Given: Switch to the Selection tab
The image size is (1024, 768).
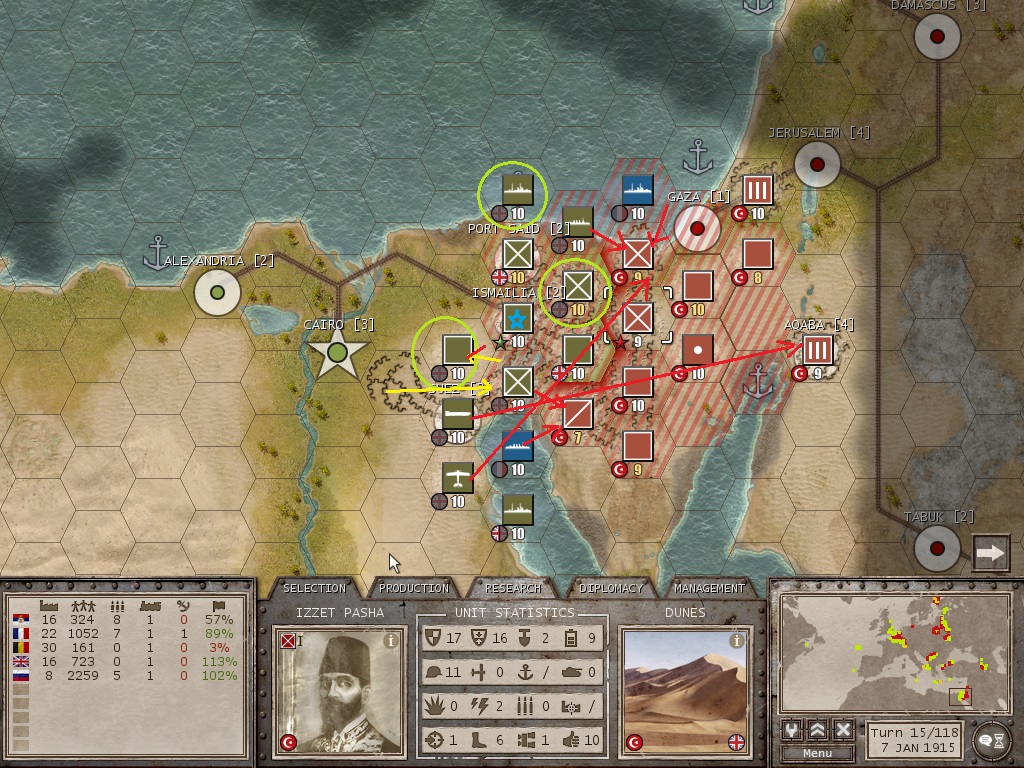Looking at the screenshot, I should (x=314, y=588).
